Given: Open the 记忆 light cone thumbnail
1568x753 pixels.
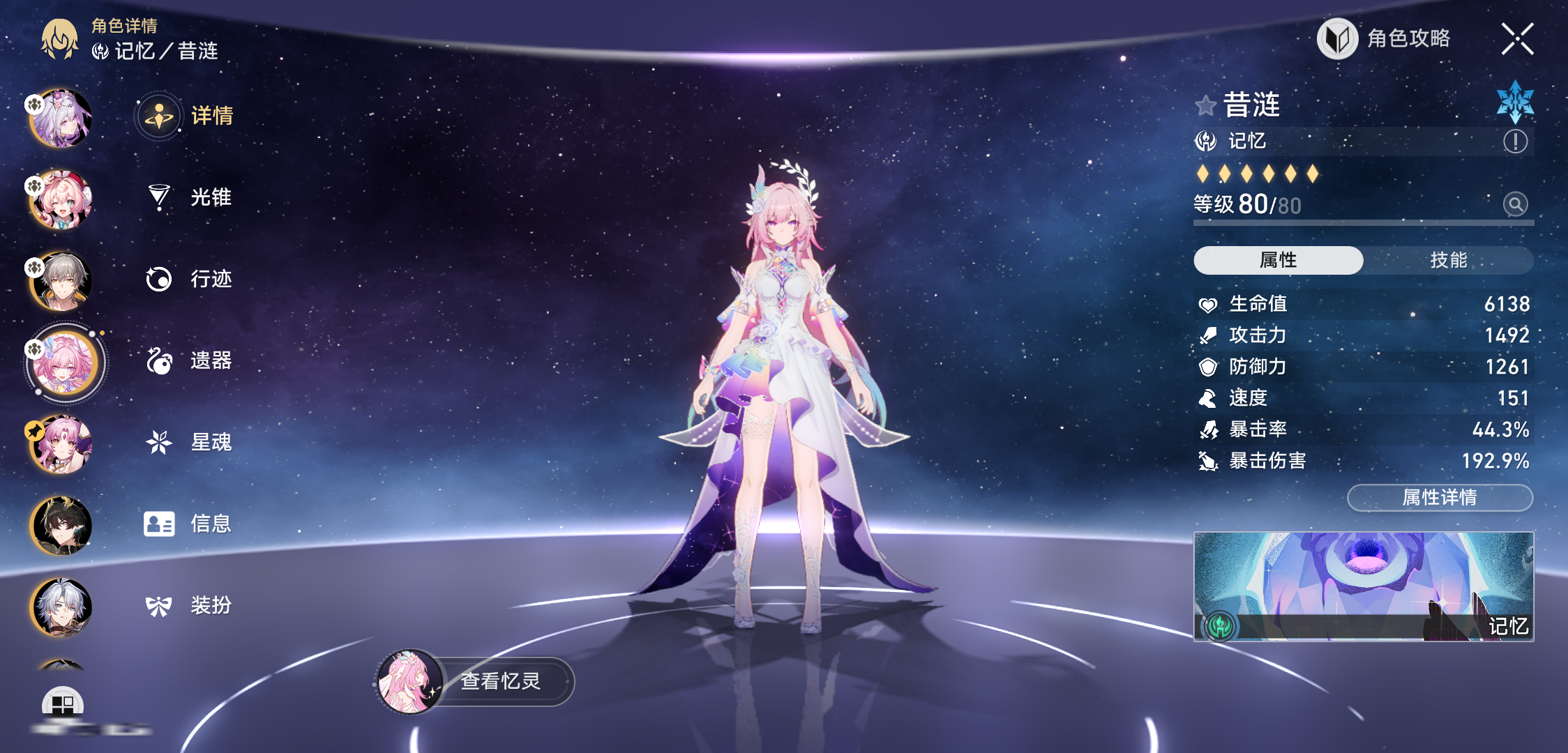Looking at the screenshot, I should click(1363, 586).
